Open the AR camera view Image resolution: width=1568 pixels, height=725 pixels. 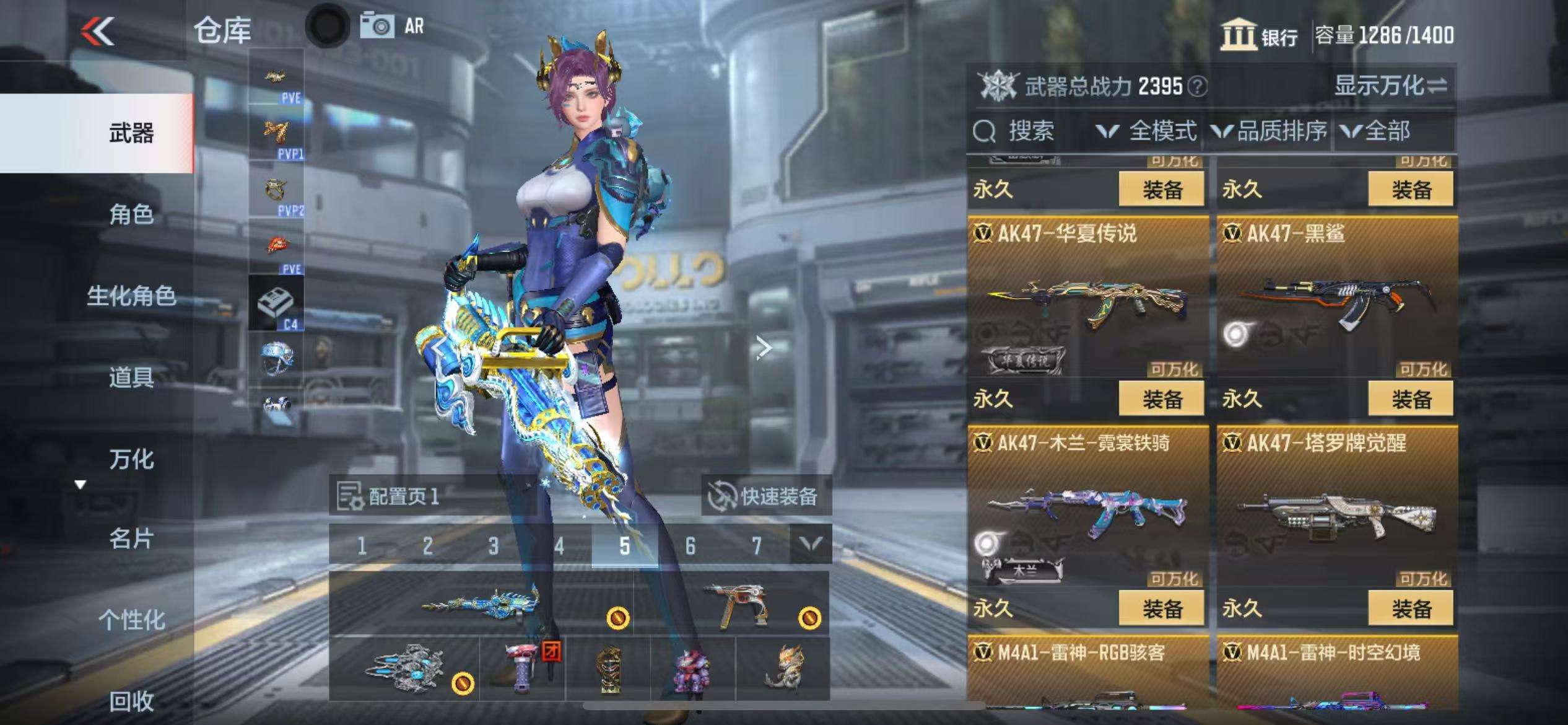tap(393, 26)
